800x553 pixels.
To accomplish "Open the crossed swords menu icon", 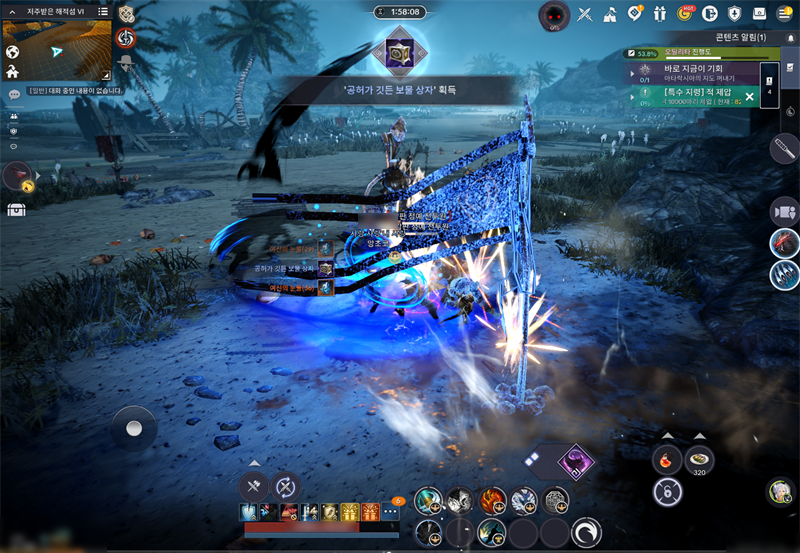I will point(585,14).
